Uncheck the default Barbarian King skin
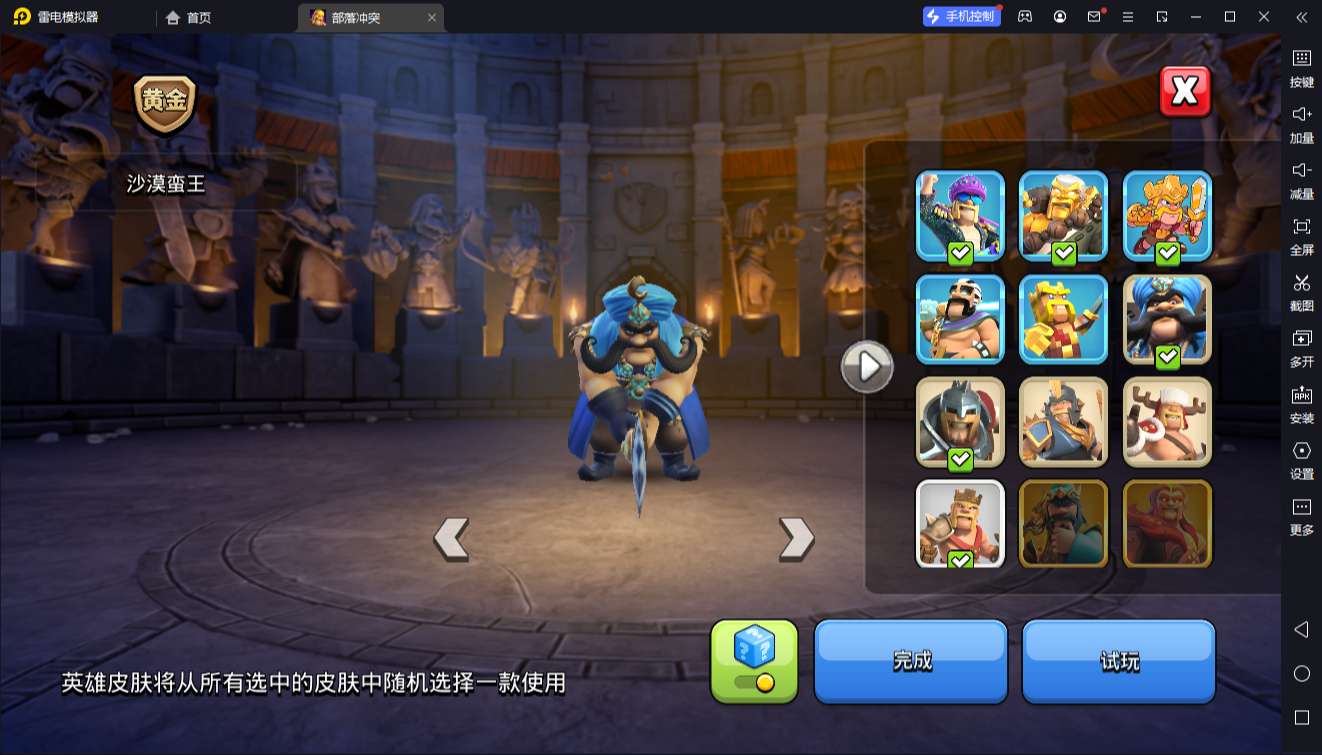The height and width of the screenshot is (755, 1322). (x=960, y=524)
